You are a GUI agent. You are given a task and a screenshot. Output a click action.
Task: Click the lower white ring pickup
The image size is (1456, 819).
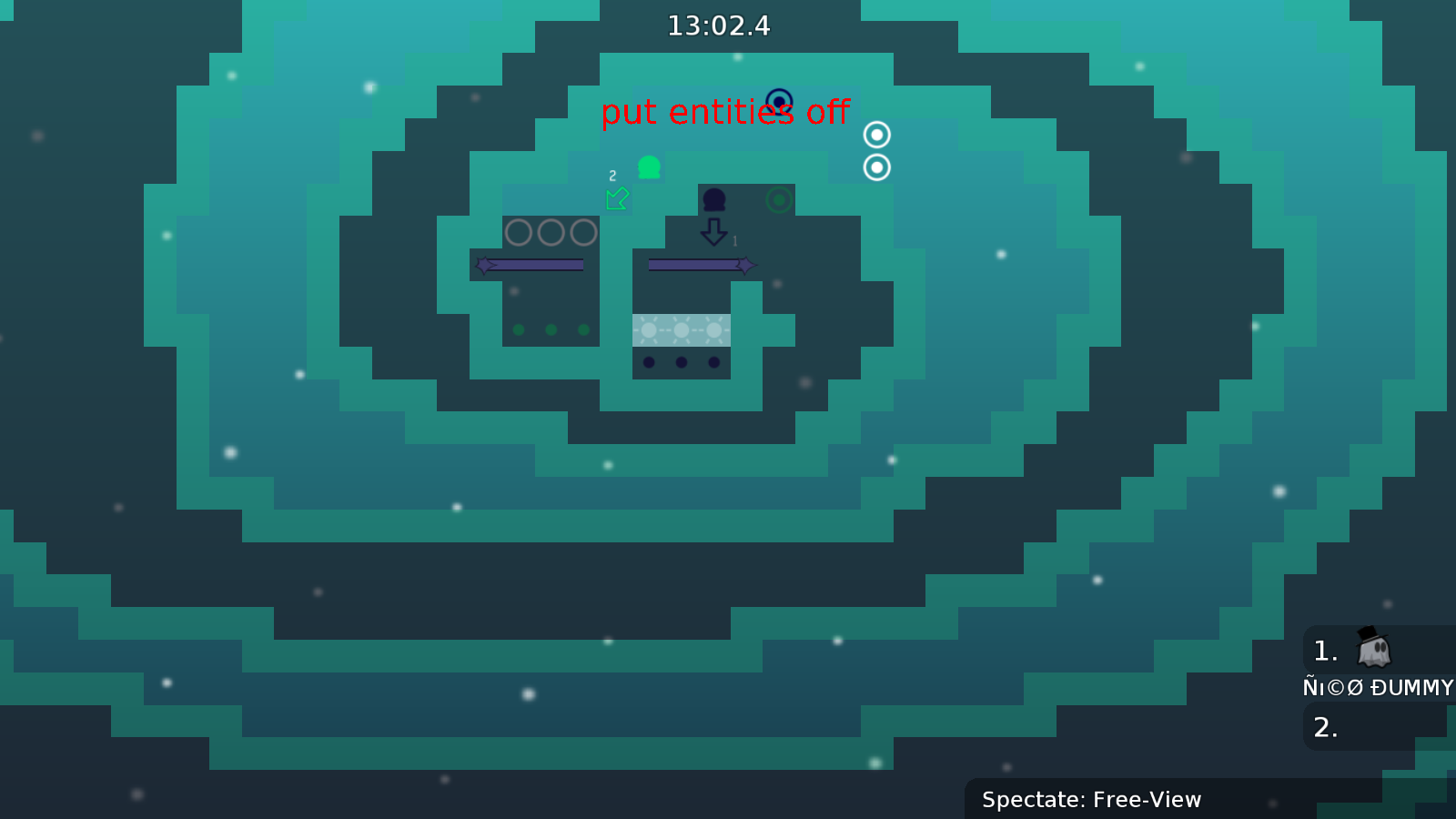click(x=875, y=167)
